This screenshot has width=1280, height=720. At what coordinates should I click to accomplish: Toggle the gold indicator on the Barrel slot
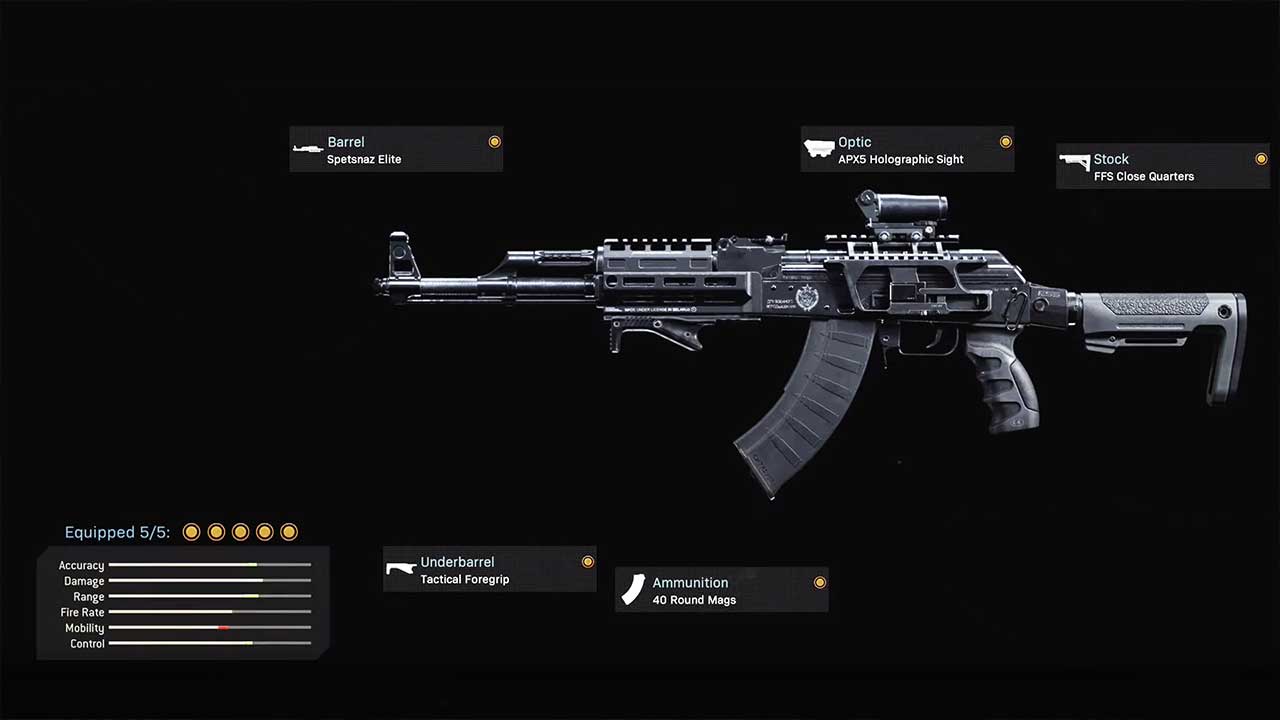point(494,141)
